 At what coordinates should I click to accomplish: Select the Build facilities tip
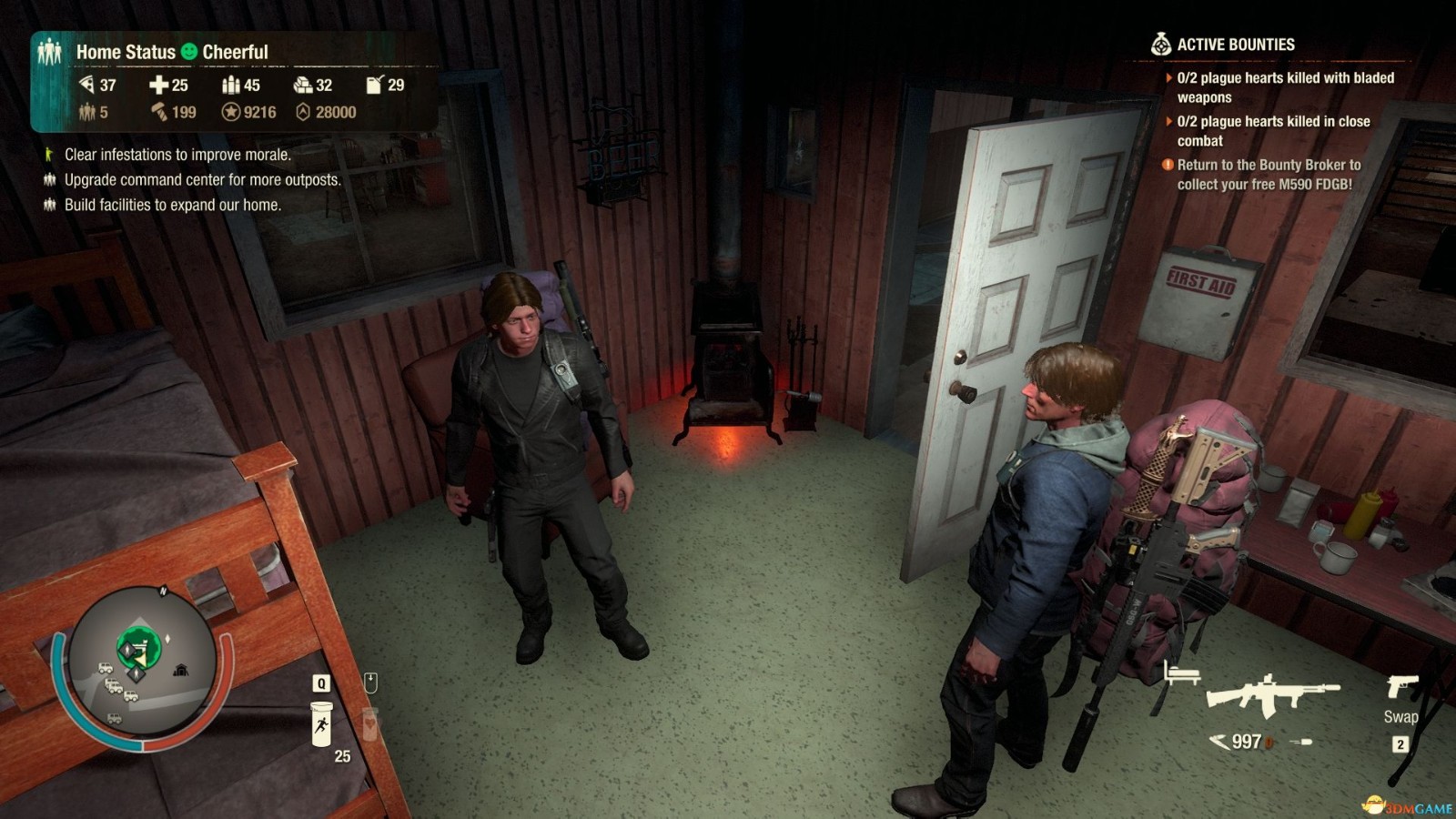(172, 205)
